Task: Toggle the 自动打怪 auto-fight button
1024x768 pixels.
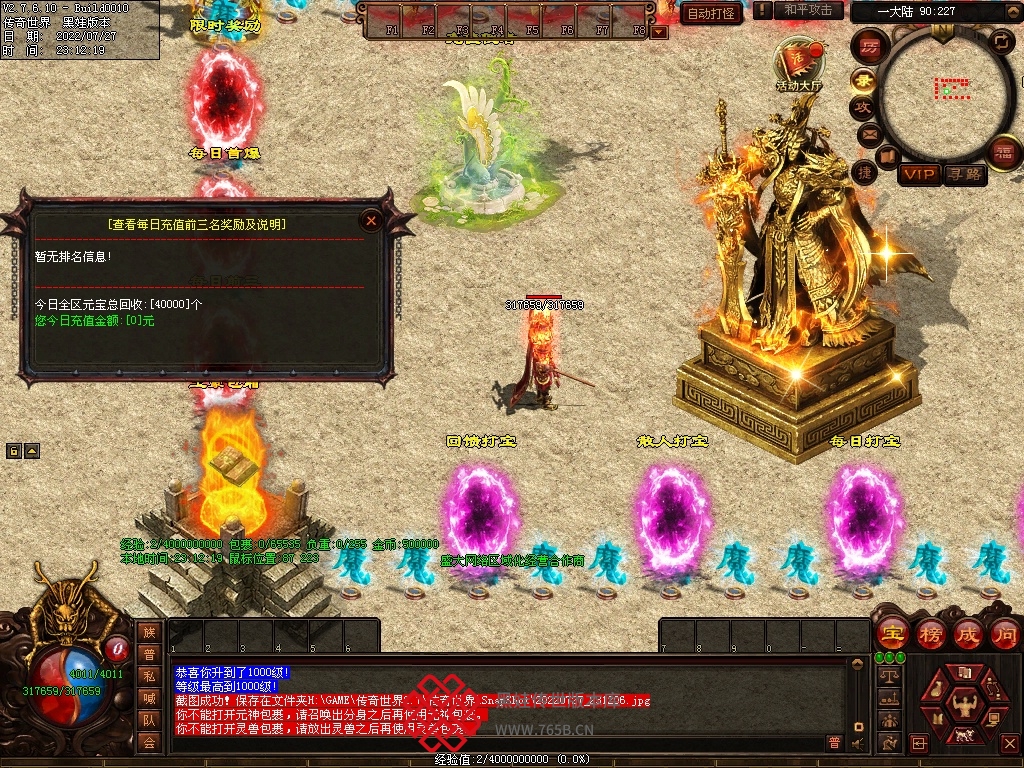Action: point(711,13)
